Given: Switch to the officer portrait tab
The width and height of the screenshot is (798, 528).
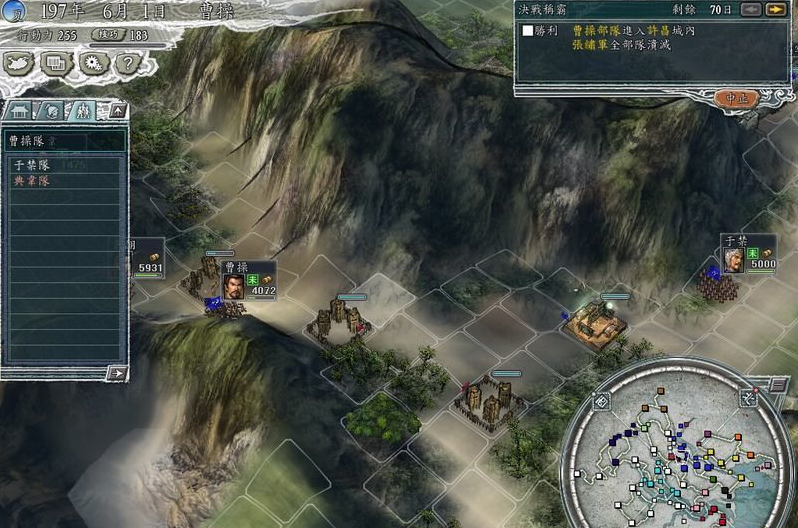Looking at the screenshot, I should (x=53, y=110).
